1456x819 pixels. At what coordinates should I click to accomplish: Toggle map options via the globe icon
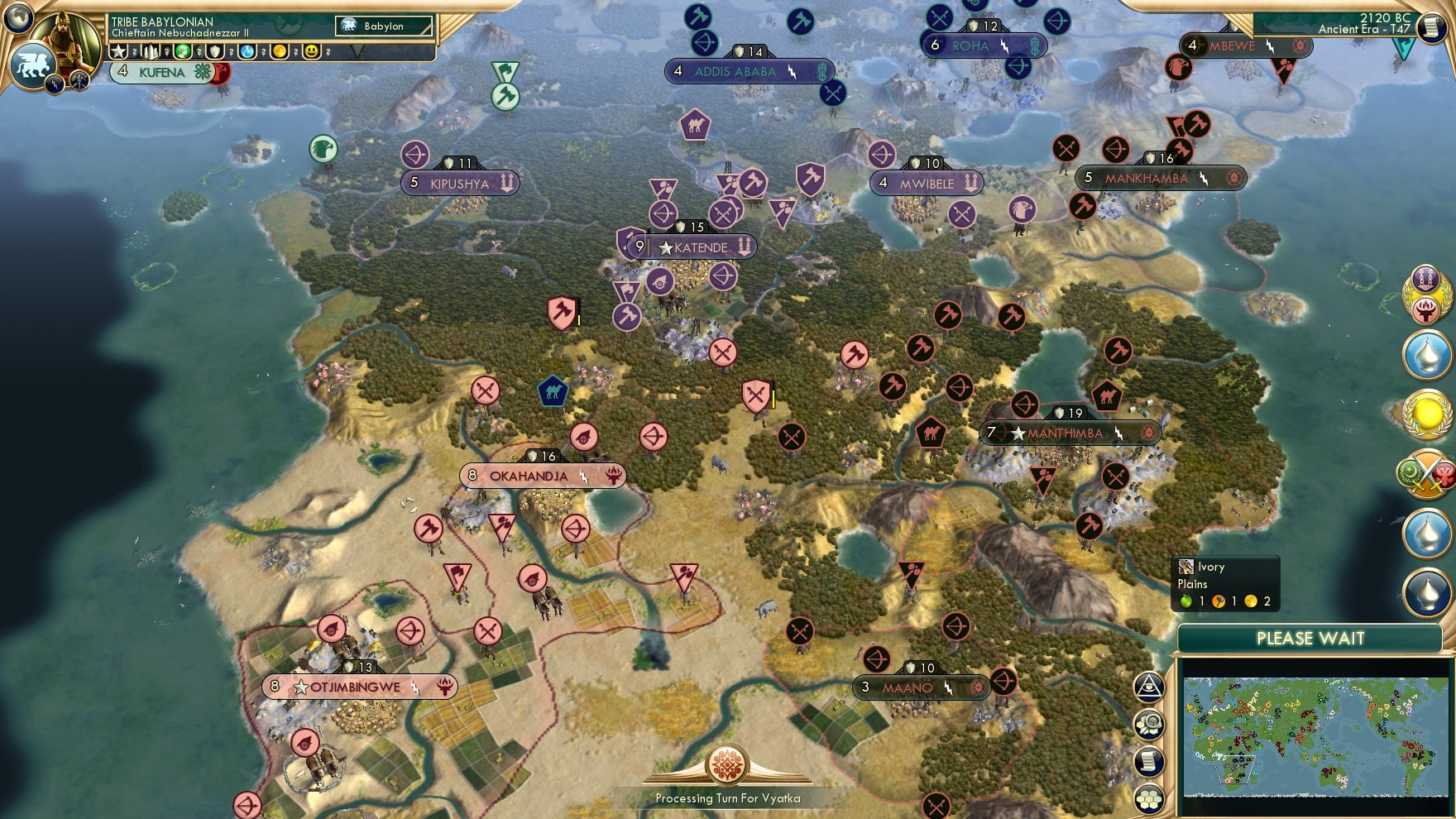tap(1150, 723)
